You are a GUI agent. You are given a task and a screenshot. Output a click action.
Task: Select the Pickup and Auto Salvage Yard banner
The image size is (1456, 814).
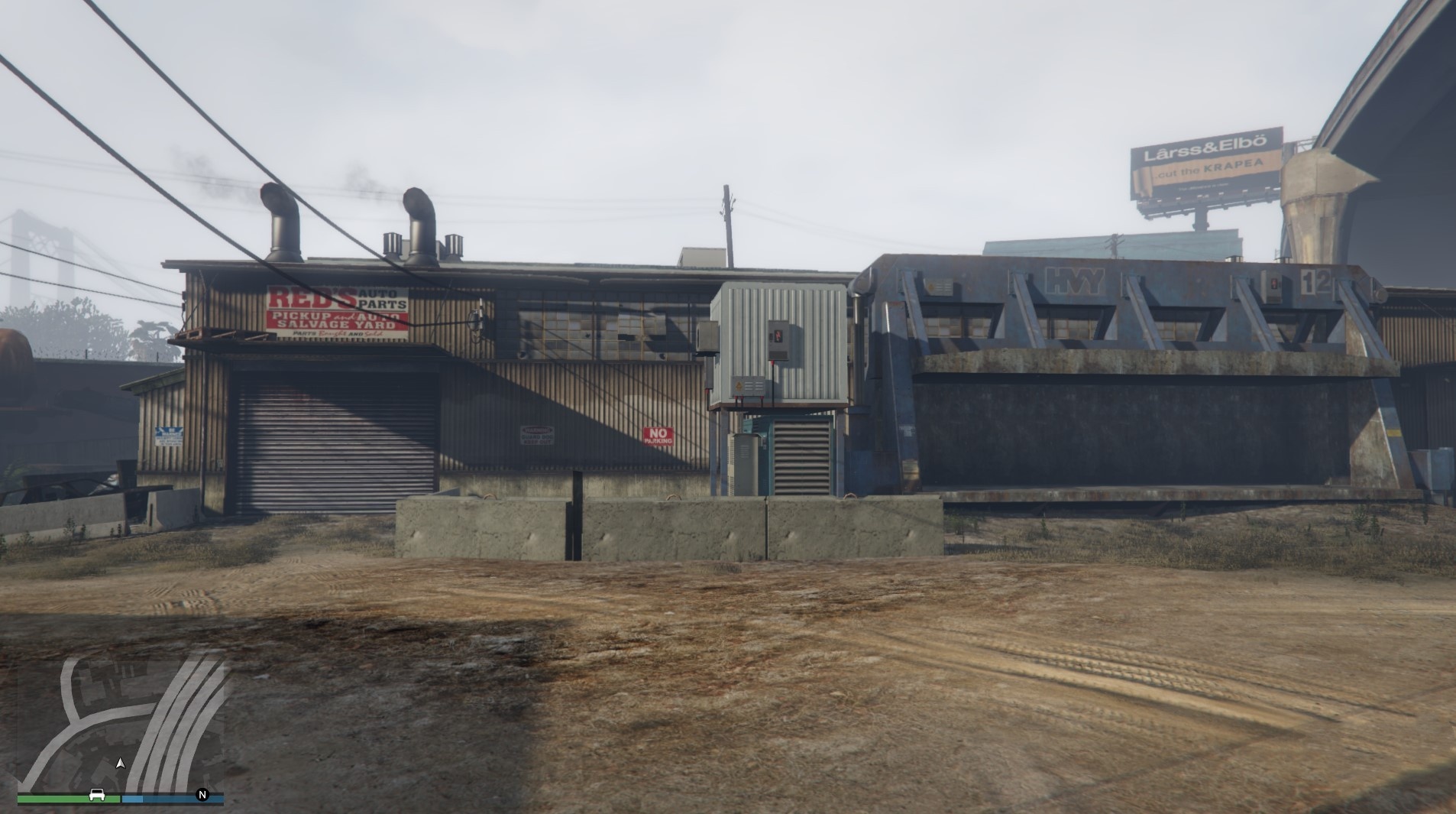pyautogui.click(x=336, y=321)
